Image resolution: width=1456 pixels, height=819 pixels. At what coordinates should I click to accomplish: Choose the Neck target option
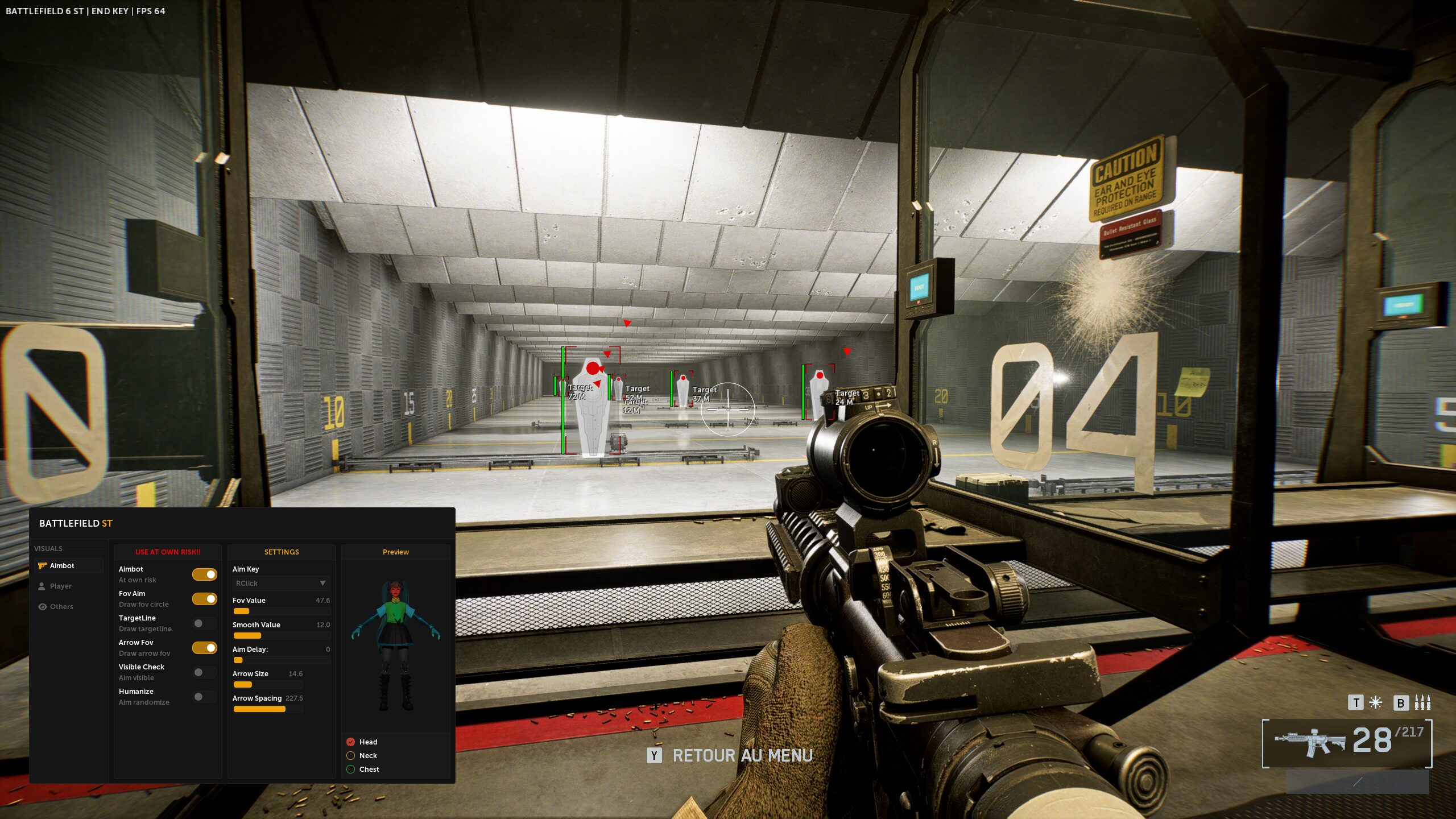[x=351, y=755]
